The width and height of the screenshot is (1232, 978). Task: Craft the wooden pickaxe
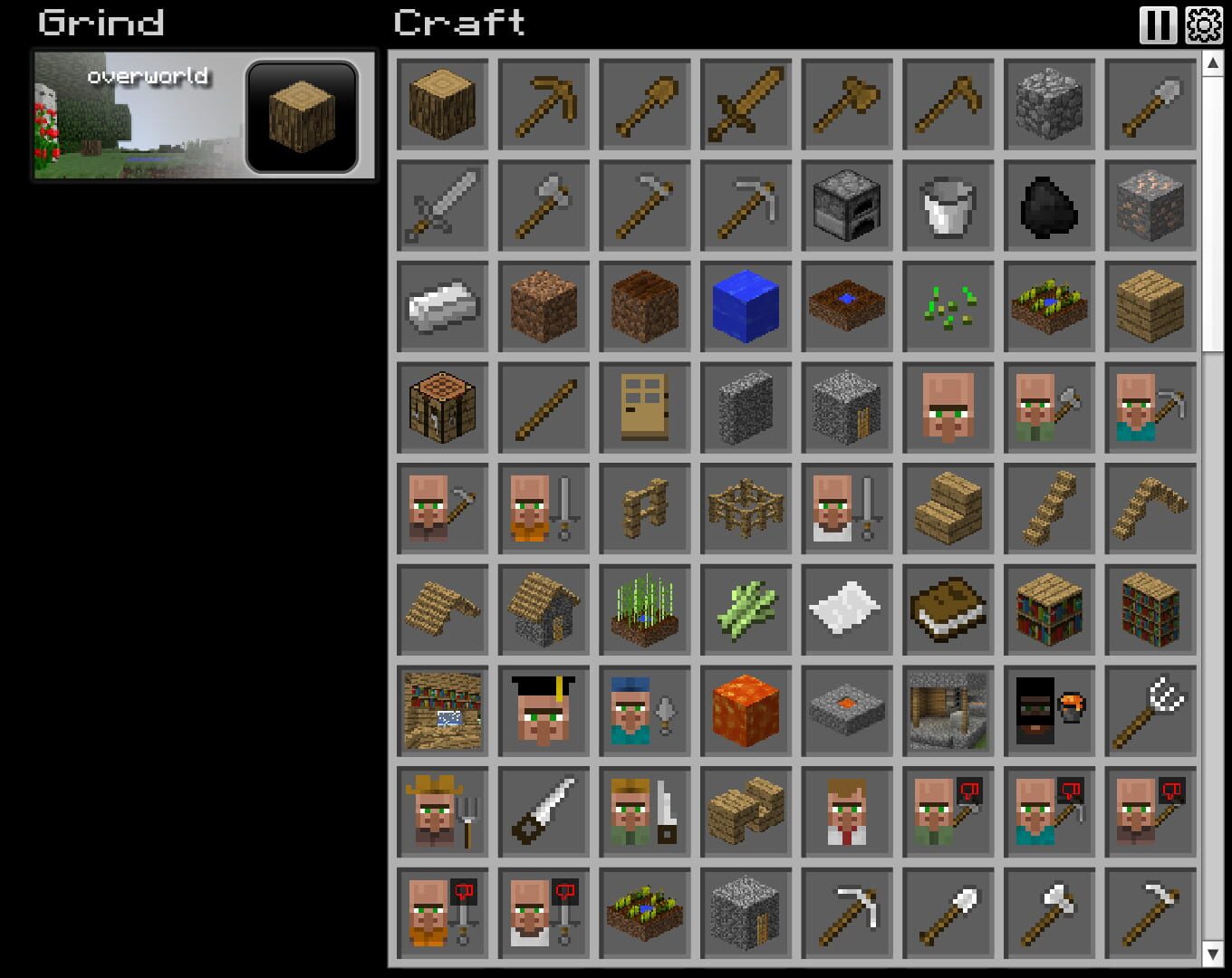click(543, 103)
